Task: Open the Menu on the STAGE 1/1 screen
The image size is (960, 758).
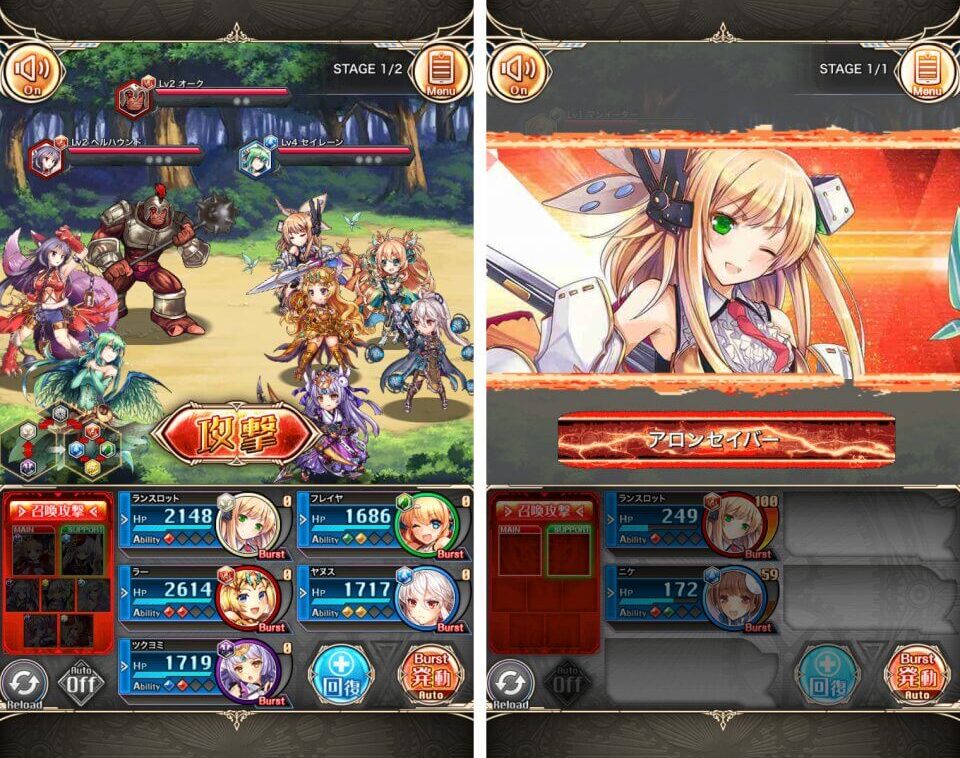Action: 927,72
